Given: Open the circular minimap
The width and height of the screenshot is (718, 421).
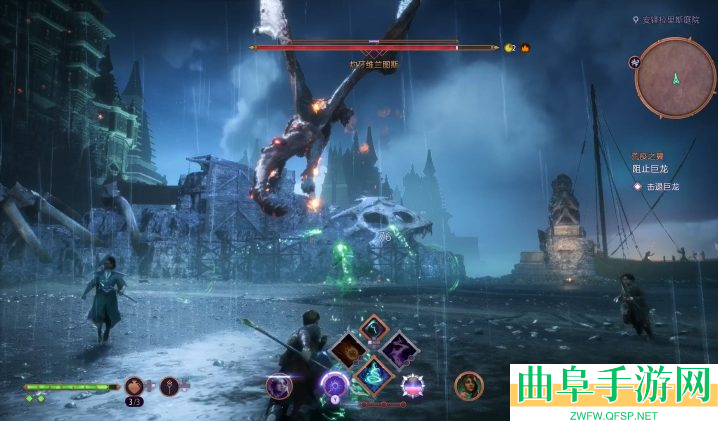Looking at the screenshot, I should coord(675,77).
